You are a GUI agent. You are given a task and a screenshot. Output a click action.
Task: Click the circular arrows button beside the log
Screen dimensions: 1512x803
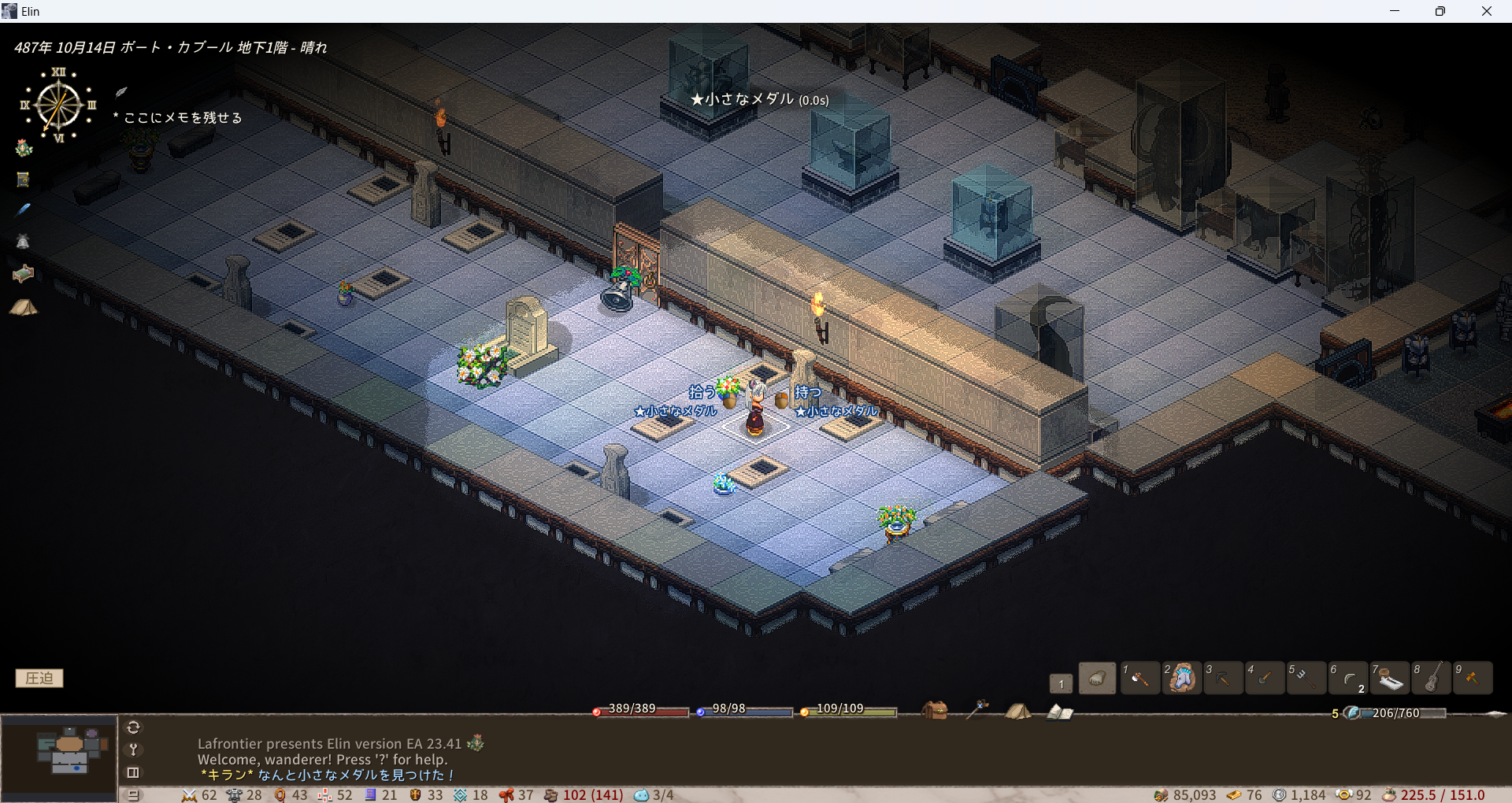tap(133, 727)
